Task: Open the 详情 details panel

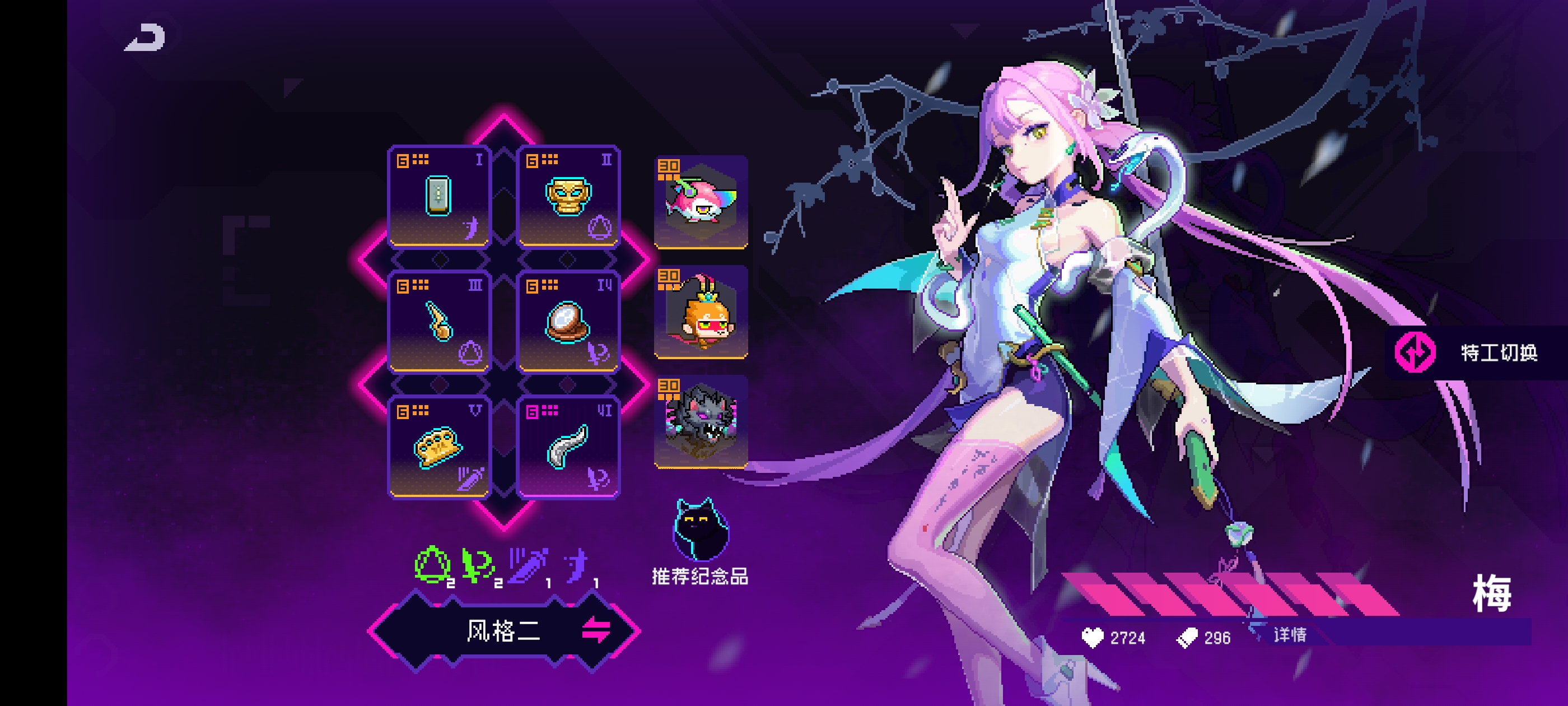Action: pos(1289,635)
